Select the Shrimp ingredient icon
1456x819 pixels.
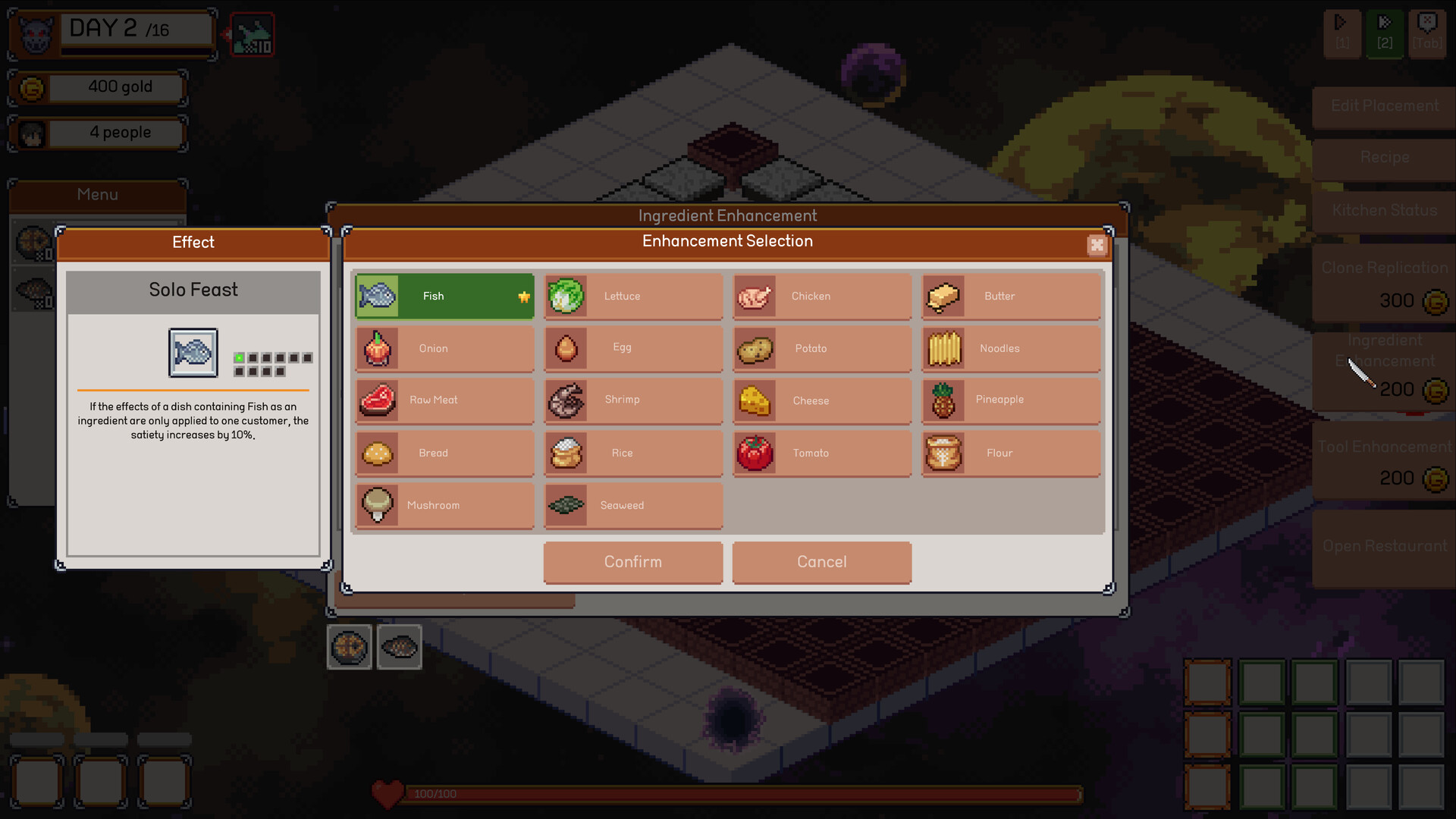632,400
